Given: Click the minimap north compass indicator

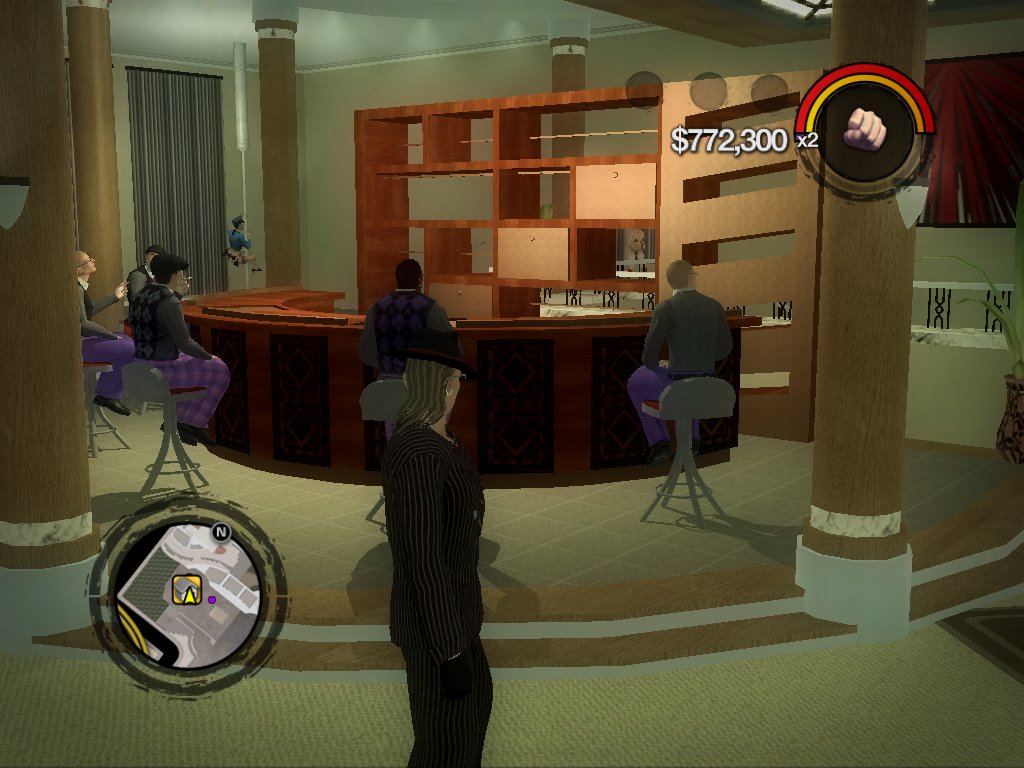Looking at the screenshot, I should pos(222,533).
